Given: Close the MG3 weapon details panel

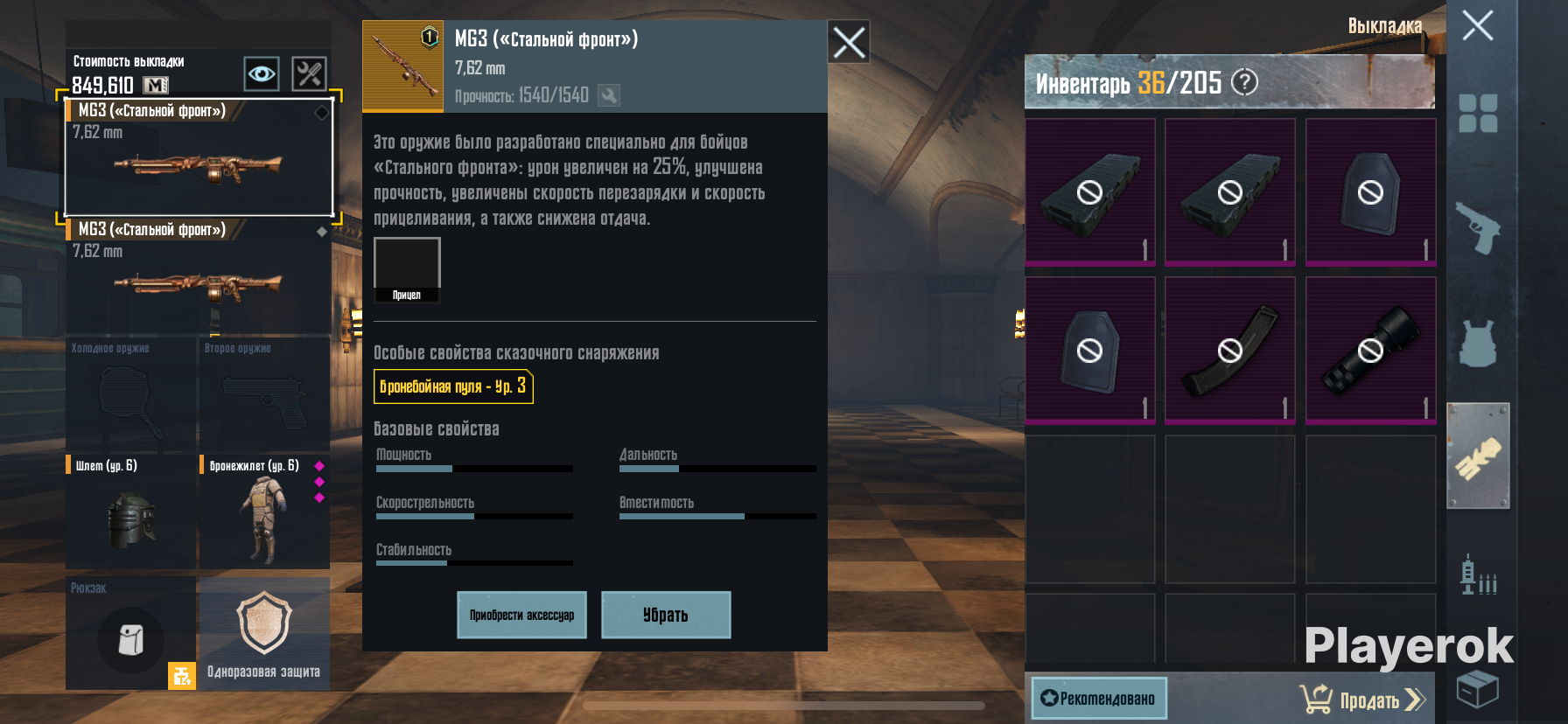Looking at the screenshot, I should 849,42.
